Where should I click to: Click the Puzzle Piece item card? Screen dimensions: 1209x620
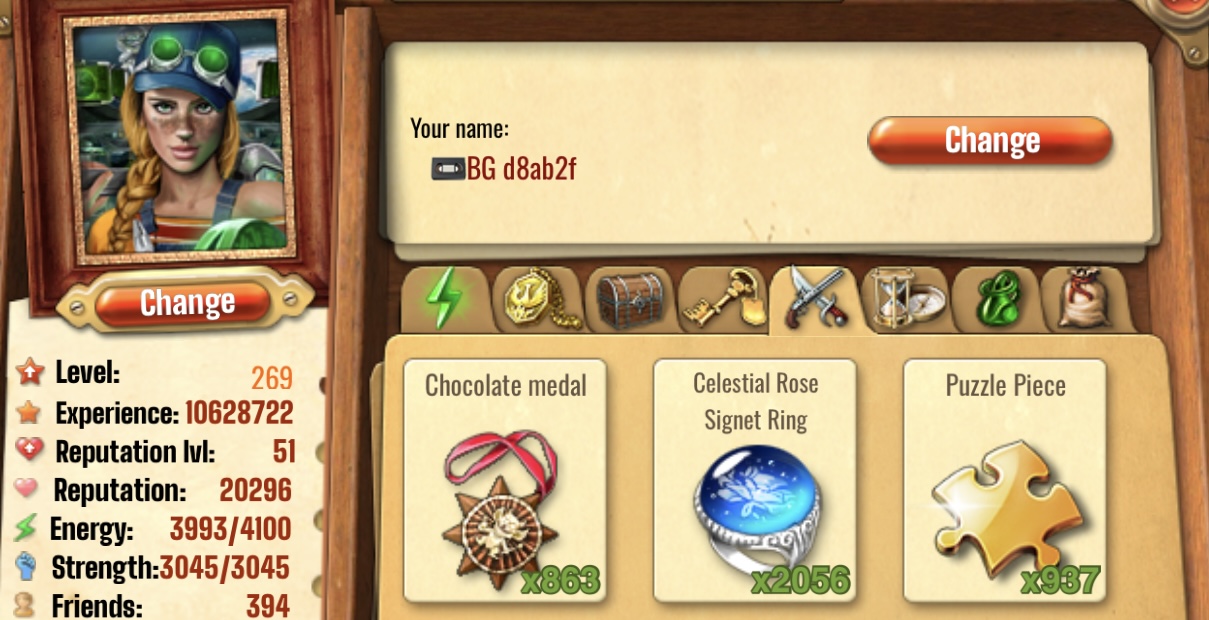[x=1005, y=481]
